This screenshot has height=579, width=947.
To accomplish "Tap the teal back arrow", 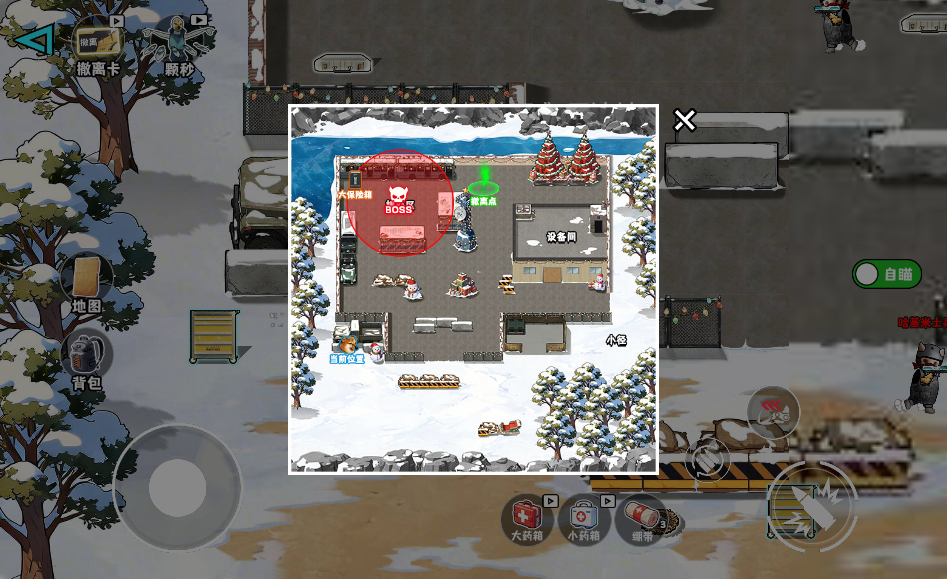I will [34, 39].
